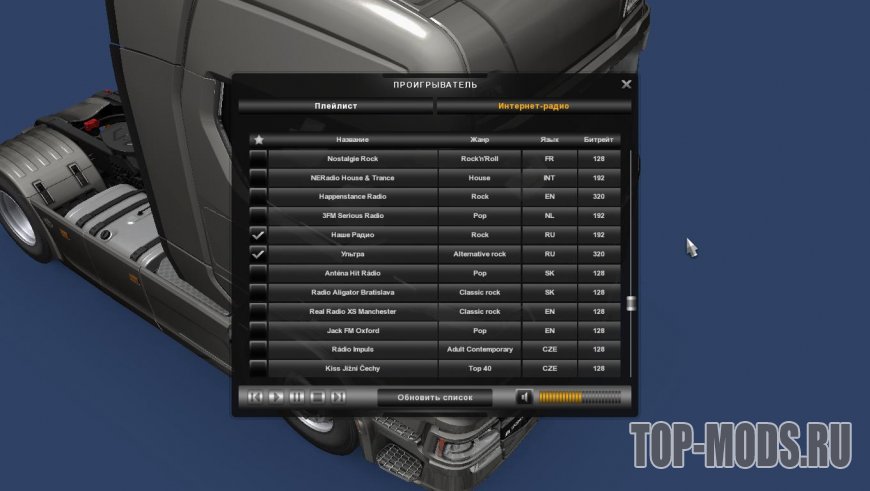Select the Happenstance Radio station
Viewport: 870px width, 491px height.
[x=352, y=197]
